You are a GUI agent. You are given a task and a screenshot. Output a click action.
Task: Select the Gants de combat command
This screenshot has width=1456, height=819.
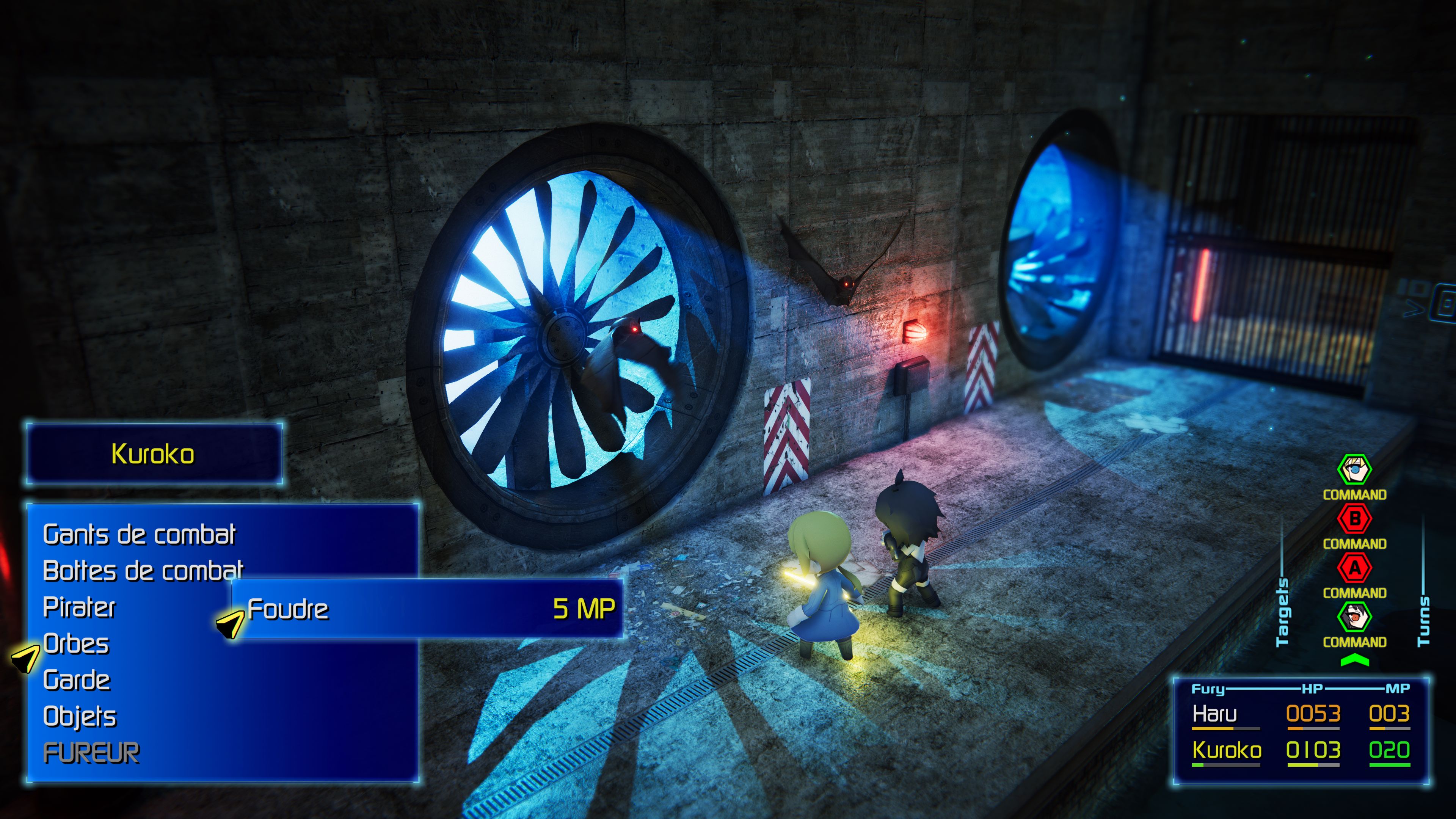[139, 535]
